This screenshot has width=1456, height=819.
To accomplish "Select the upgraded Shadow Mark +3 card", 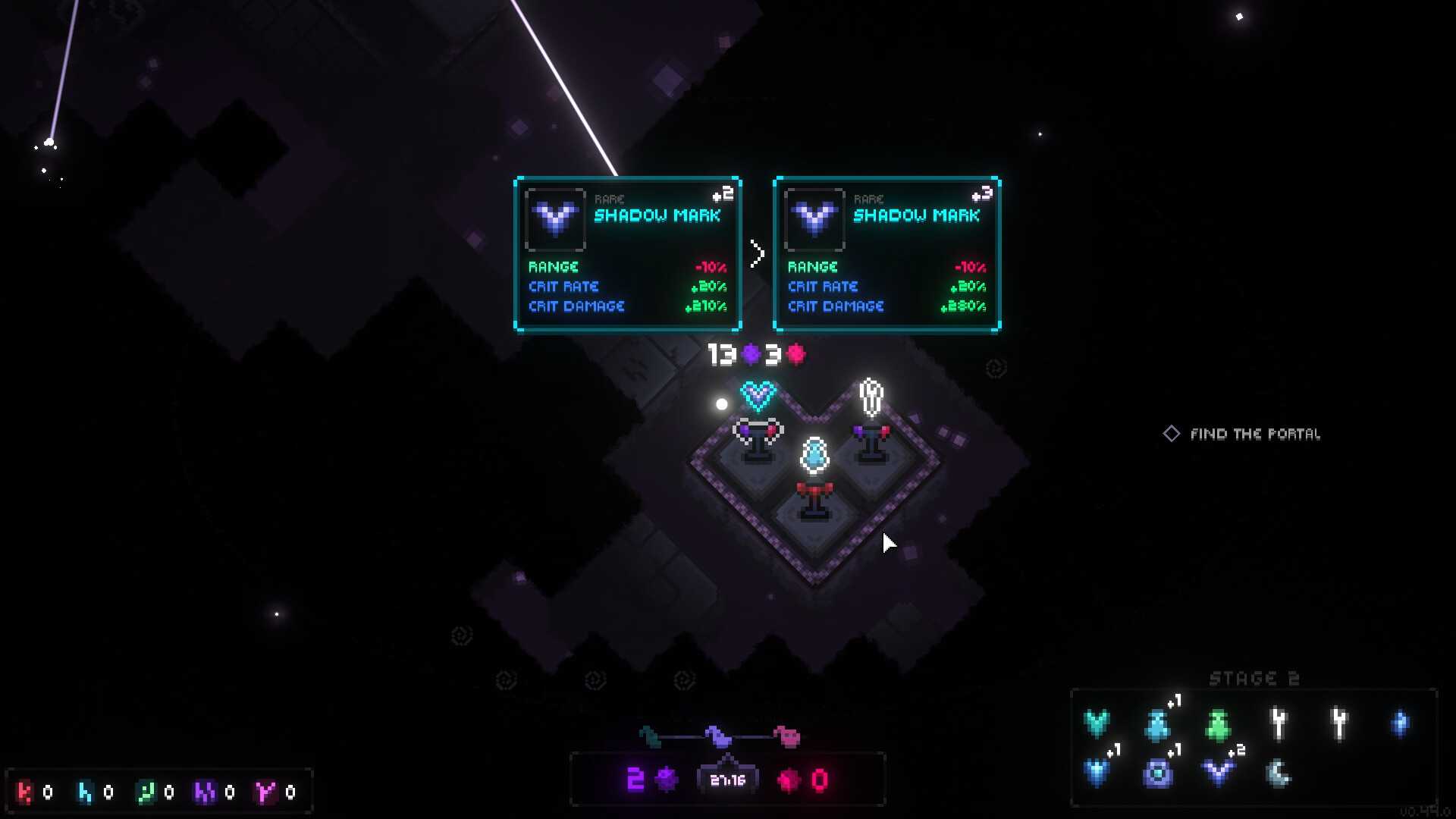I will [886, 254].
